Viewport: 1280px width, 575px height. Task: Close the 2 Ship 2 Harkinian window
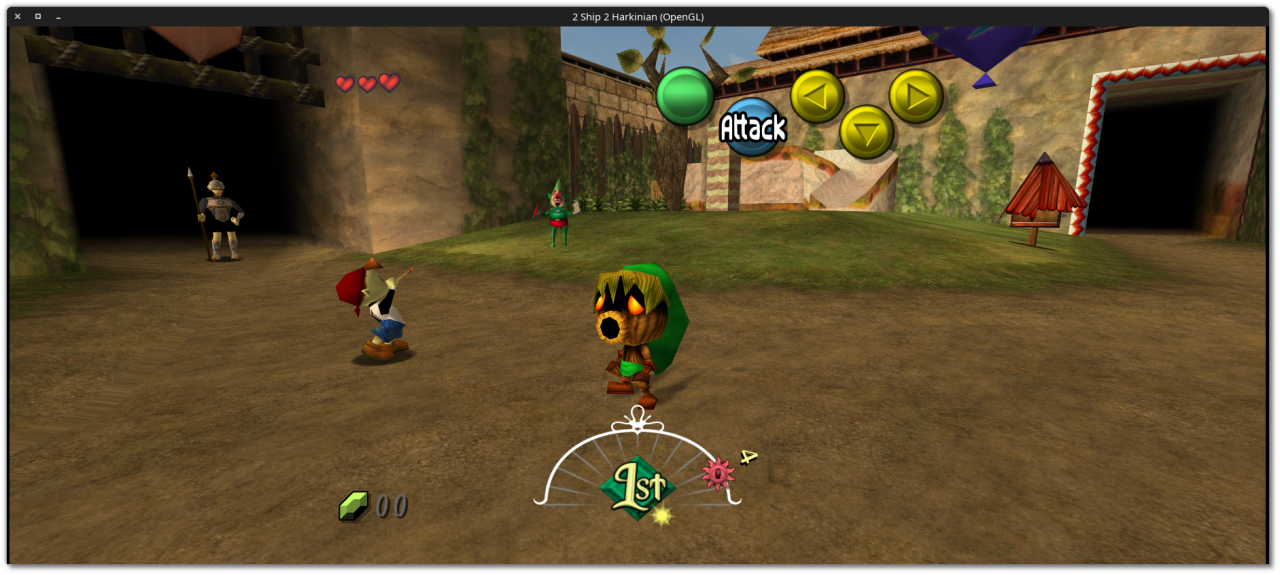click(x=17, y=17)
